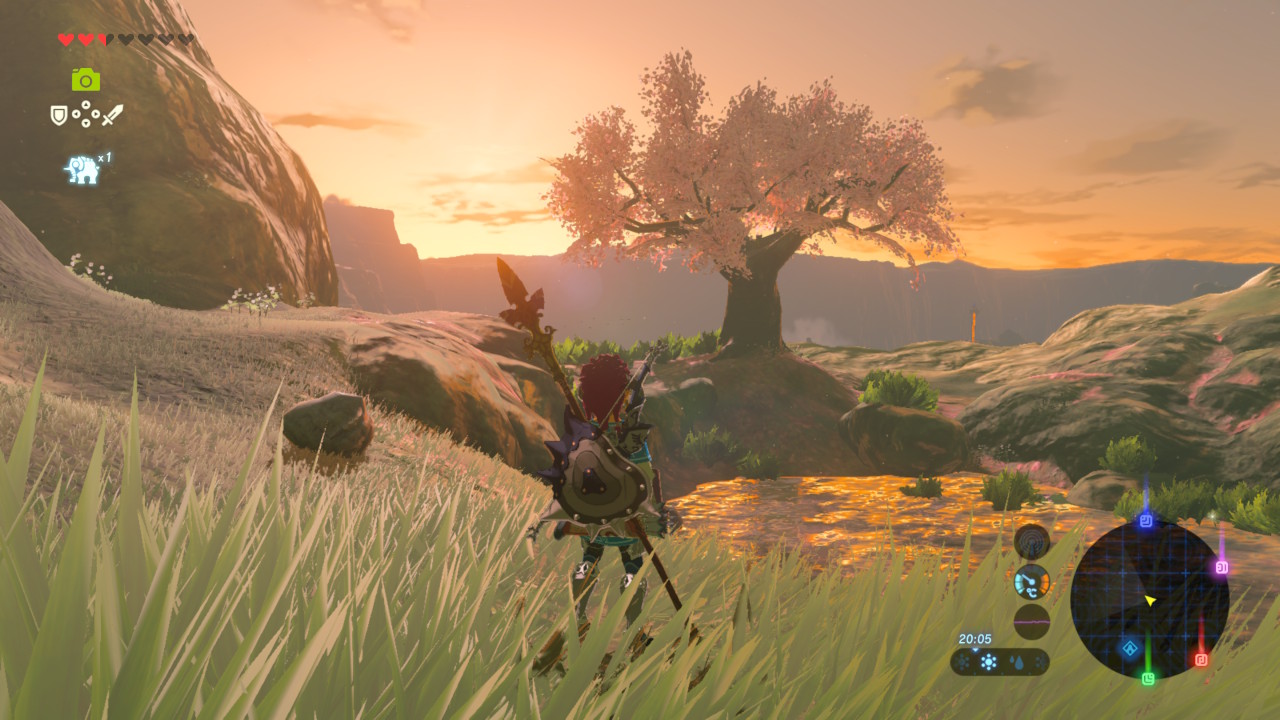
Task: Select the purple shrine marker on the minimap
Action: (x=1221, y=567)
